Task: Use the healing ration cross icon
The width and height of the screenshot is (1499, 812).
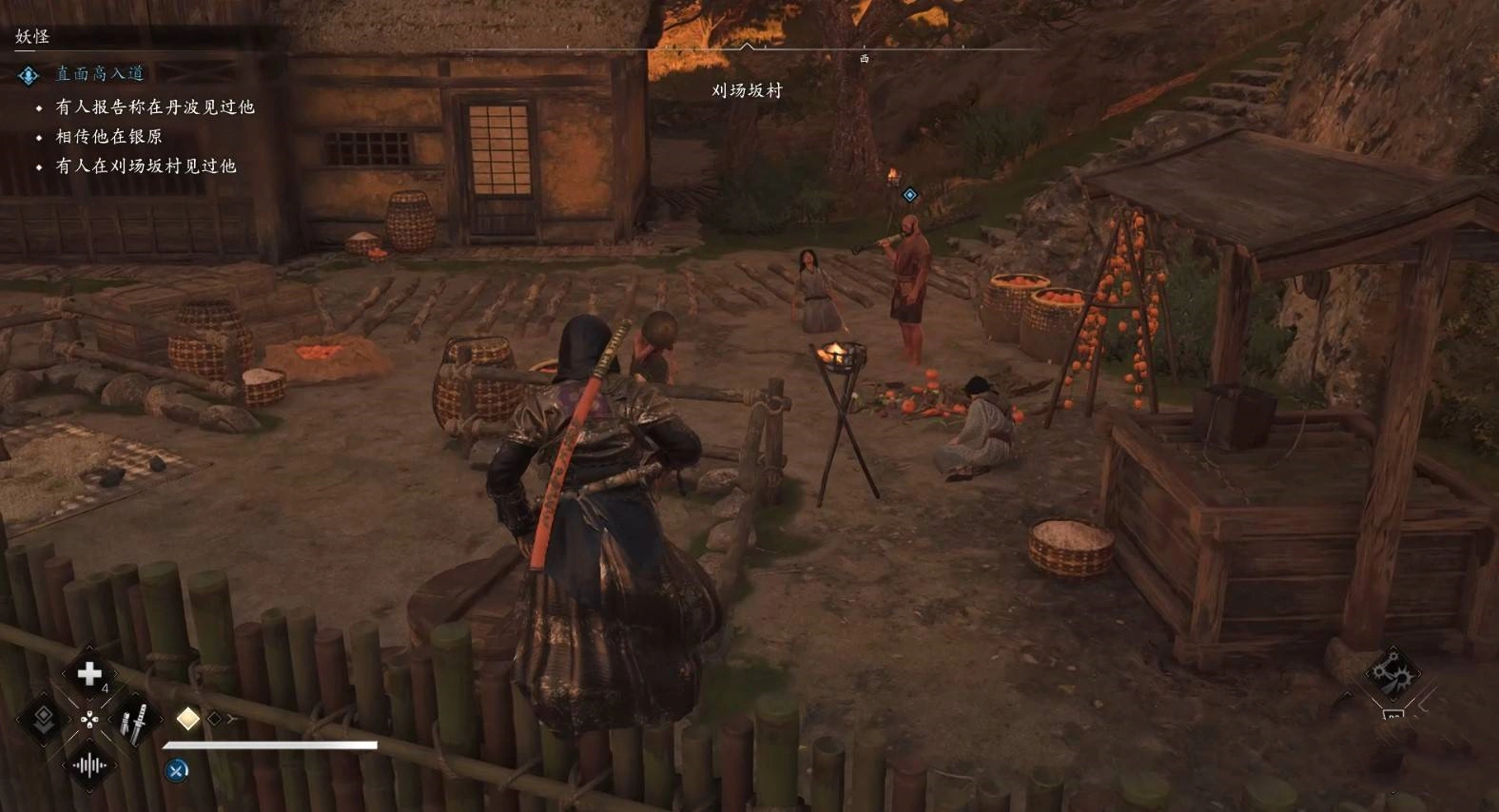Action: pos(89,673)
